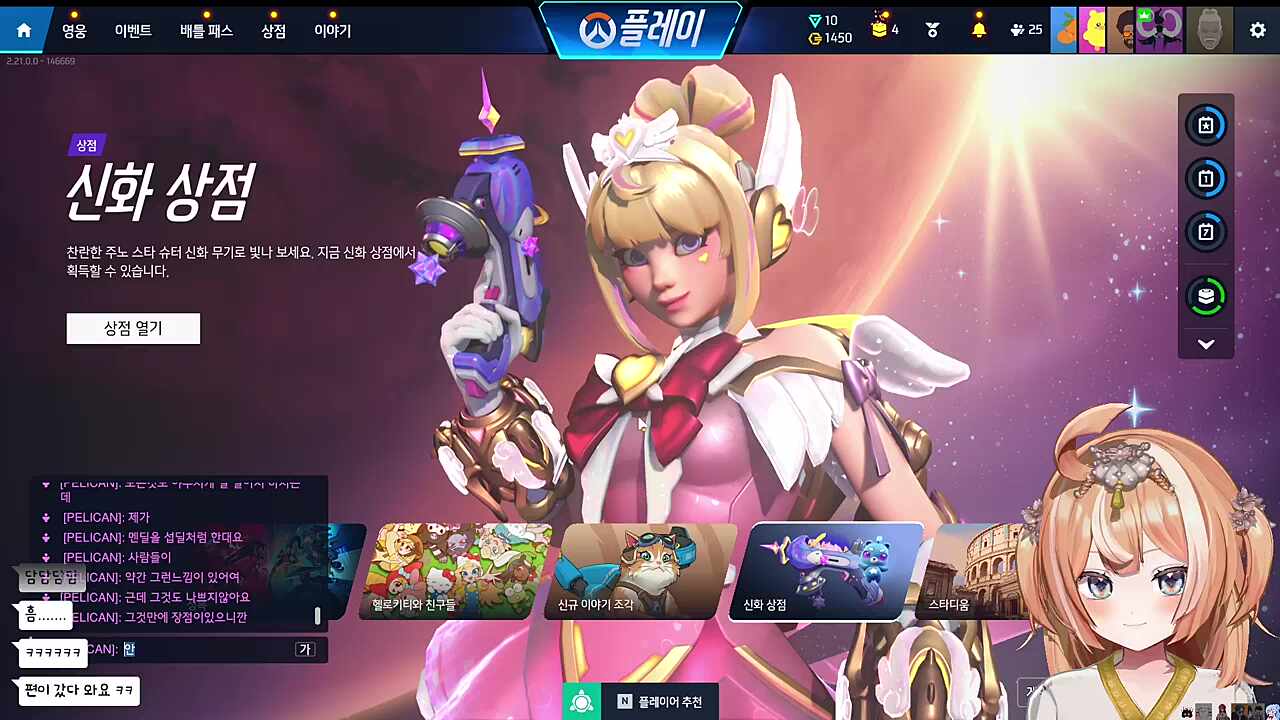View the daily challenge calendar icon
This screenshot has width=1280, height=720.
pyautogui.click(x=1206, y=179)
